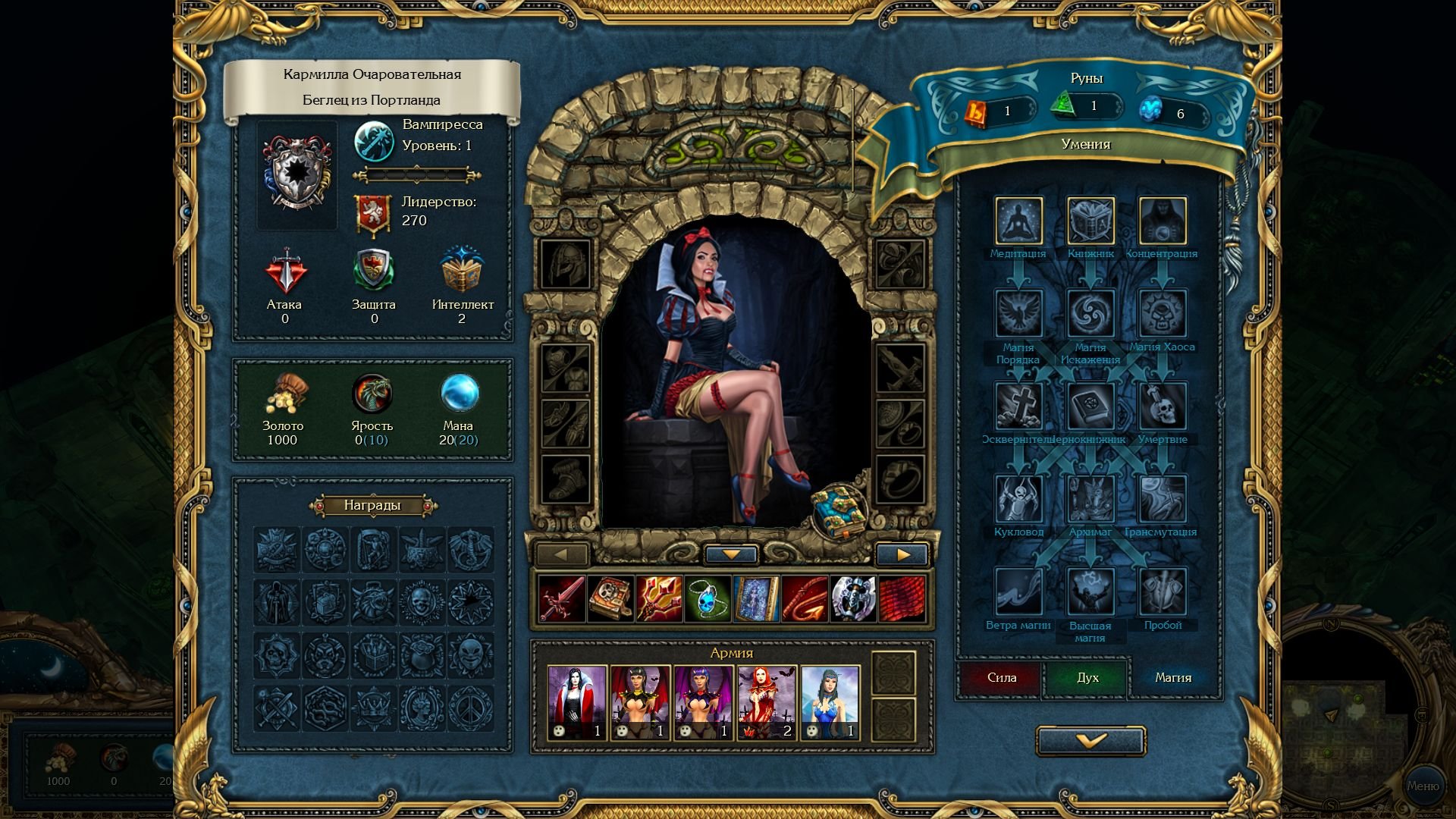Select the blue amulet inventory item
This screenshot has width=1456, height=819.
click(x=708, y=598)
